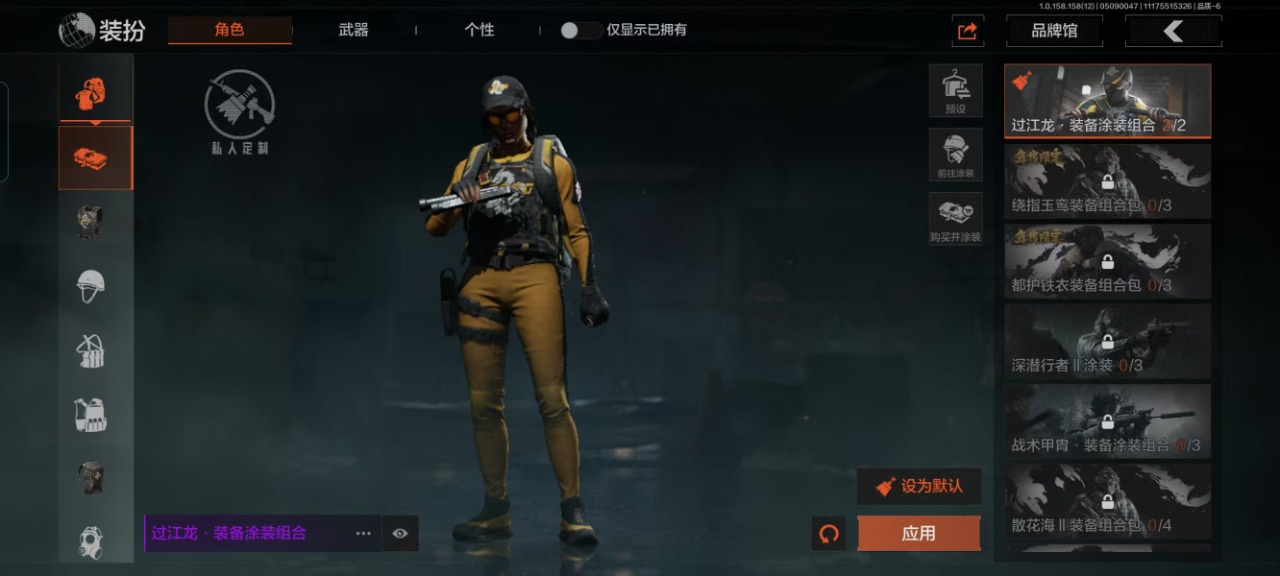Toggle the 仅显示已拥有 switch
Viewport: 1280px width, 576px height.
pyautogui.click(x=580, y=30)
